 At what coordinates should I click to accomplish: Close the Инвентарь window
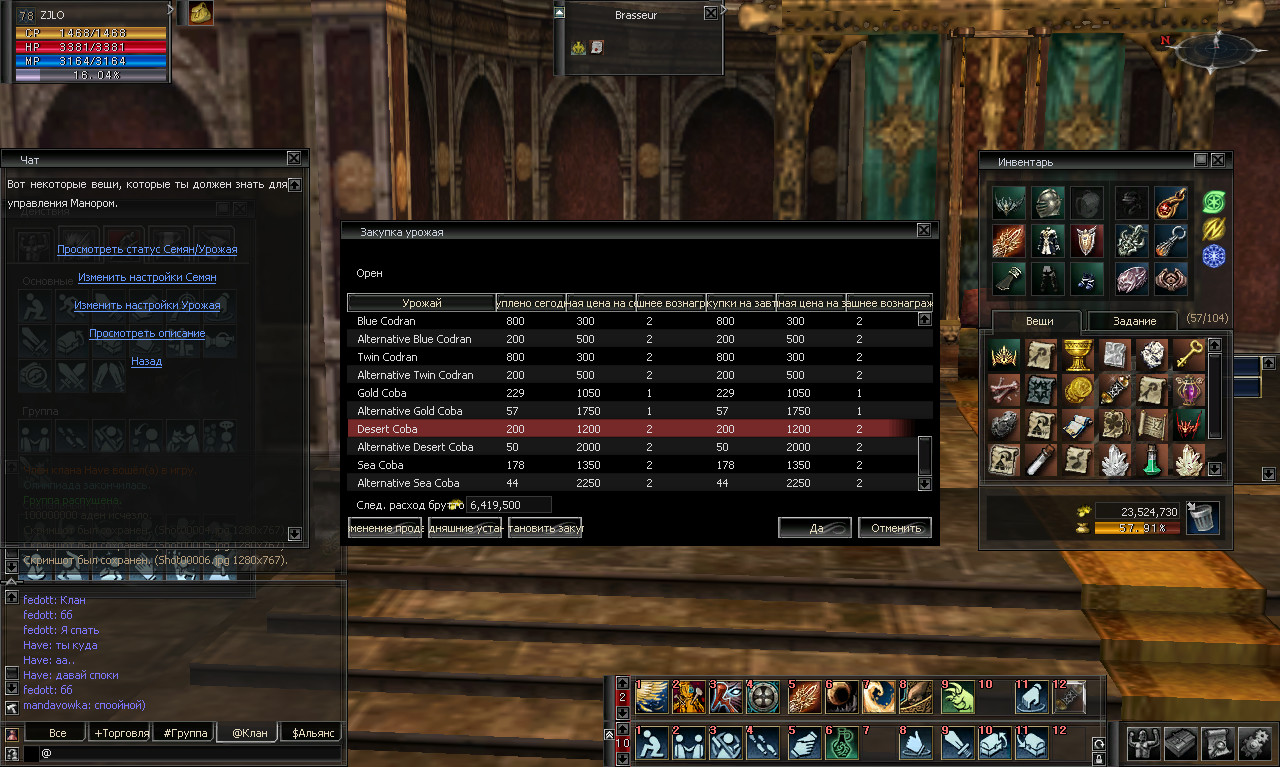click(1218, 160)
